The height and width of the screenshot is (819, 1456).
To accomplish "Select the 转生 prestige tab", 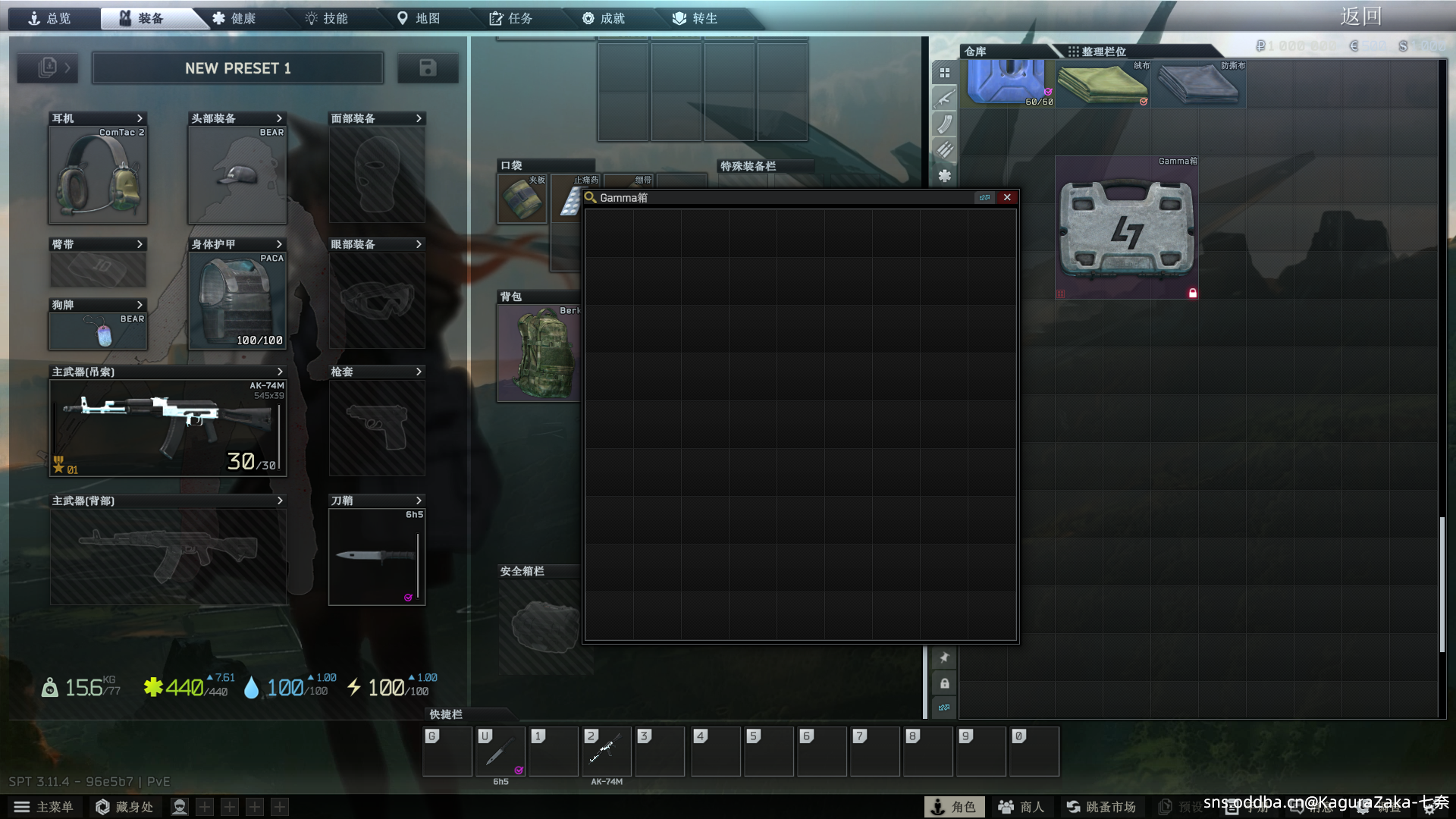I will point(696,18).
